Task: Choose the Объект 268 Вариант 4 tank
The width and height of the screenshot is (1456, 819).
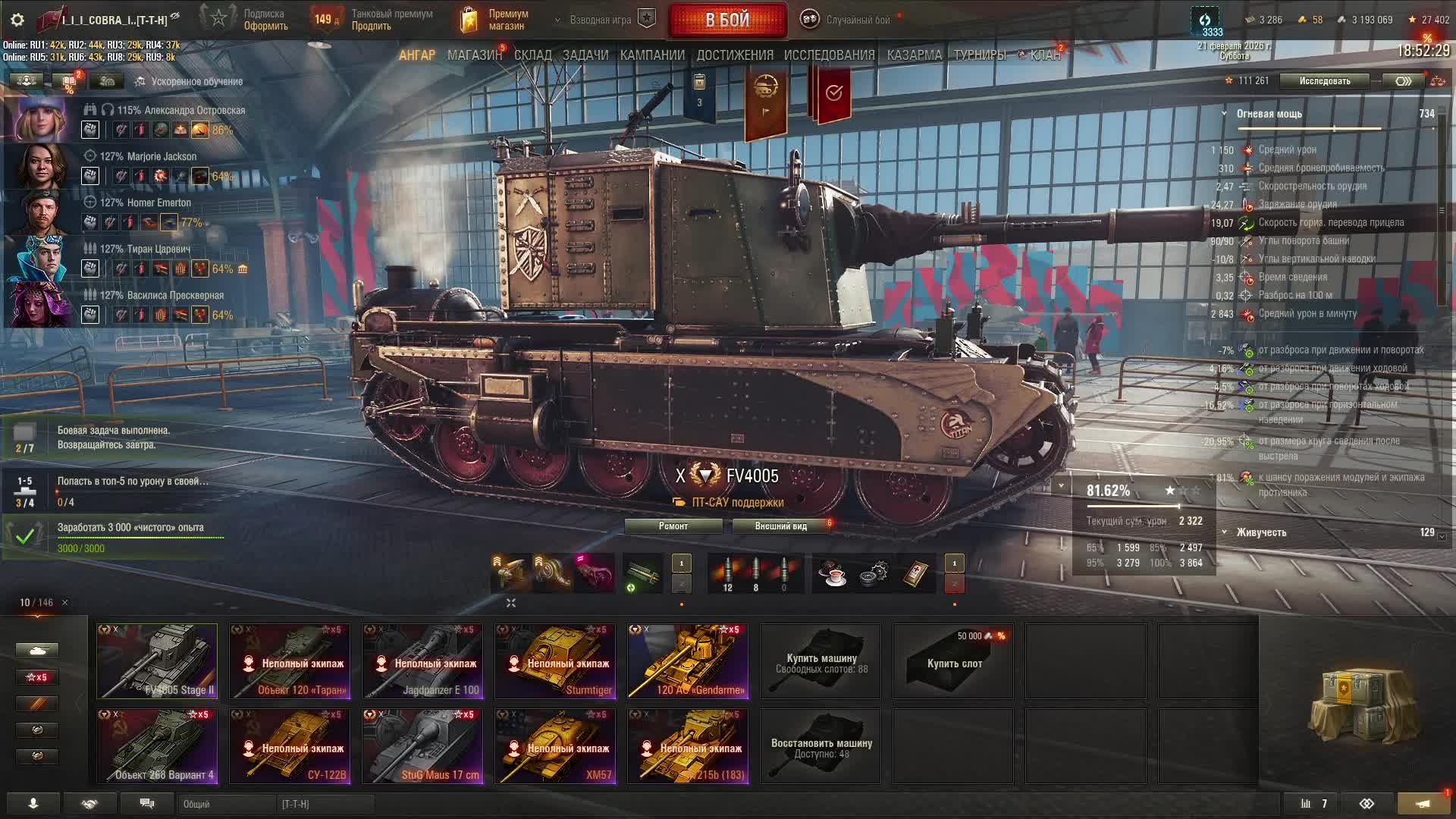Action: 157,746
